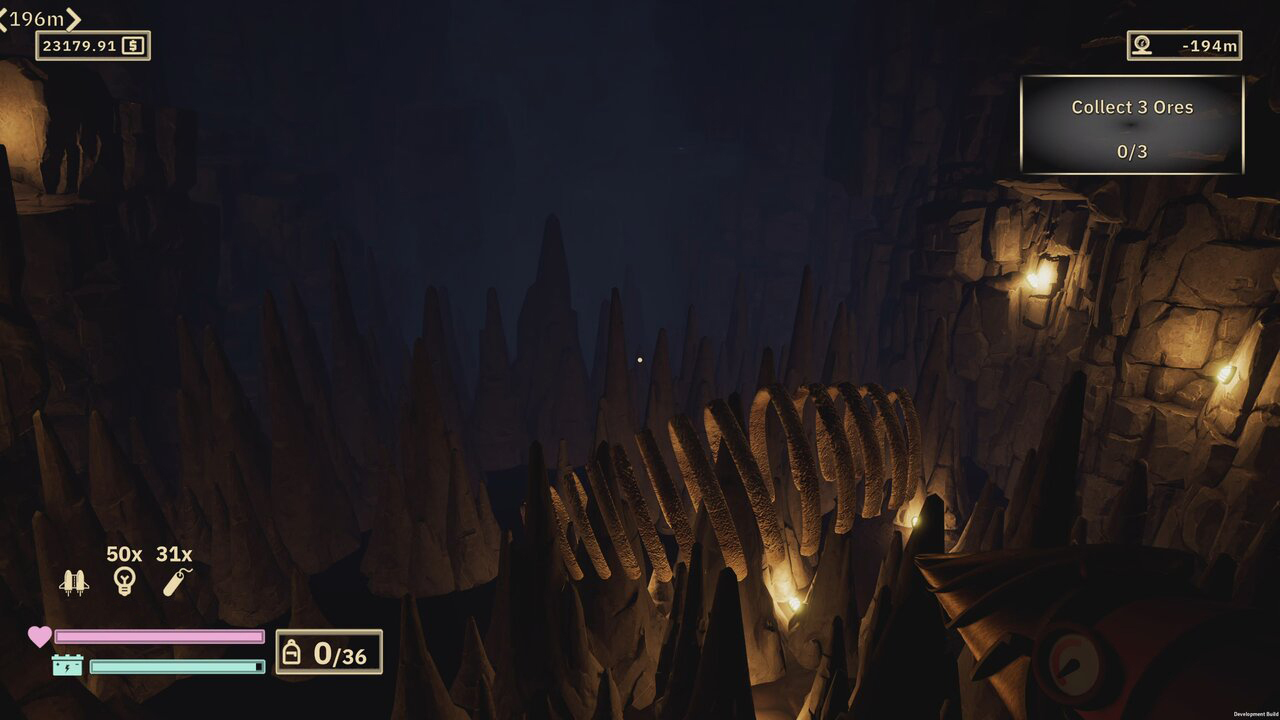Viewport: 1280px width, 720px height.
Task: Click the 0/3 quest progress counter
Action: [1130, 152]
